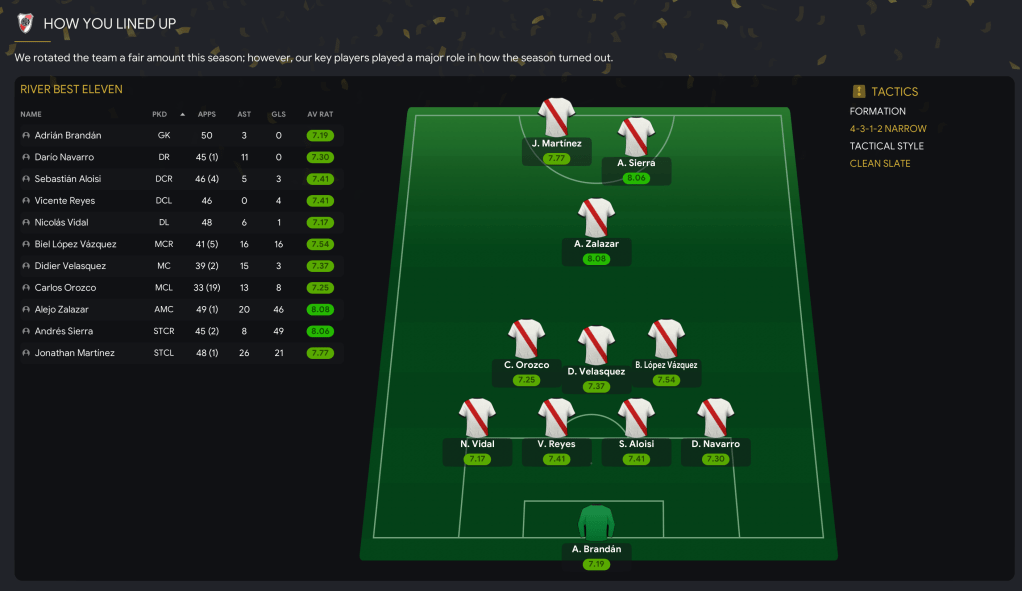Click Sebastián Aloisi in the player list
This screenshot has height=591, width=1022.
point(67,179)
